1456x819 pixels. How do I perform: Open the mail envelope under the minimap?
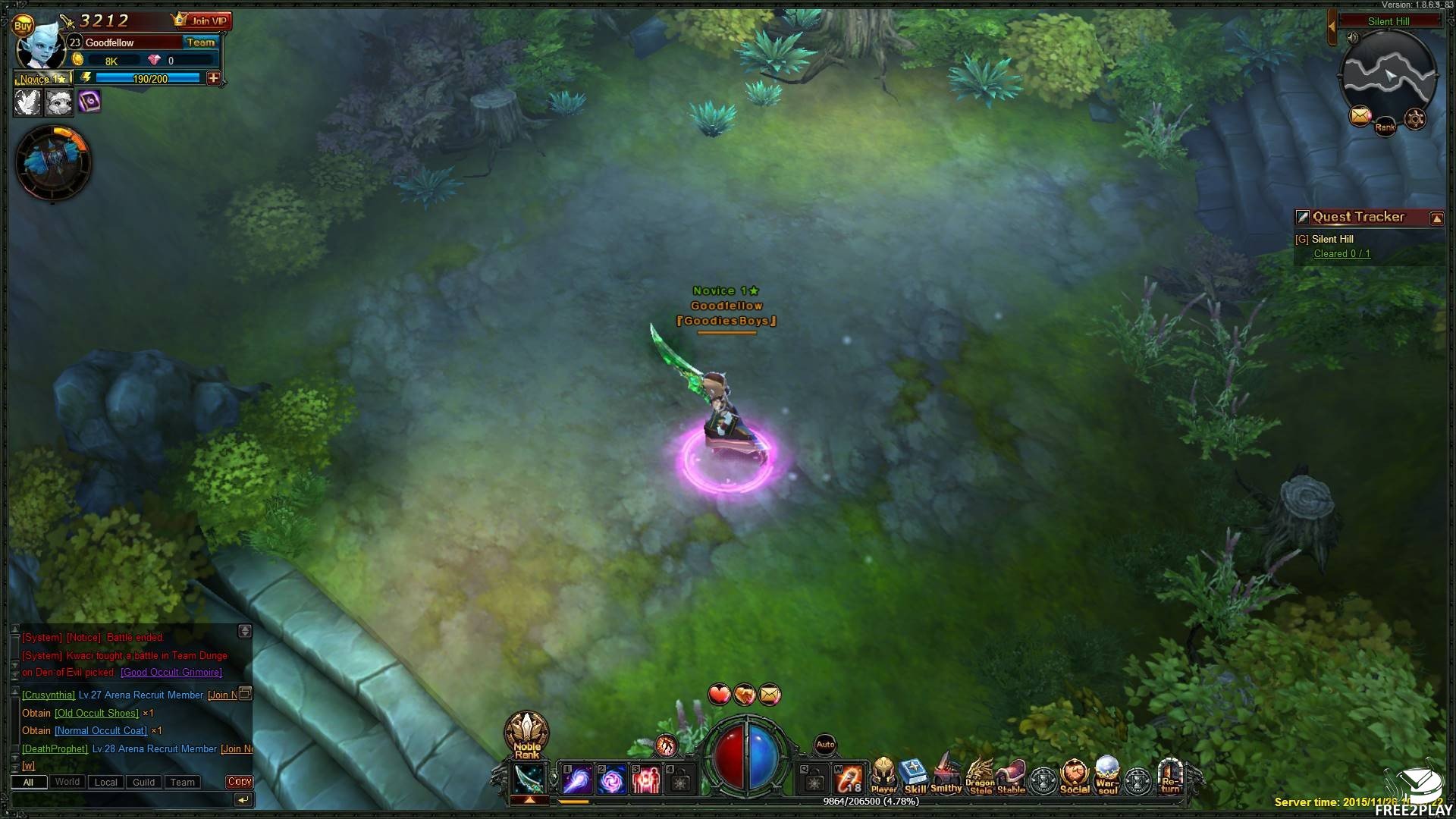point(1360,116)
